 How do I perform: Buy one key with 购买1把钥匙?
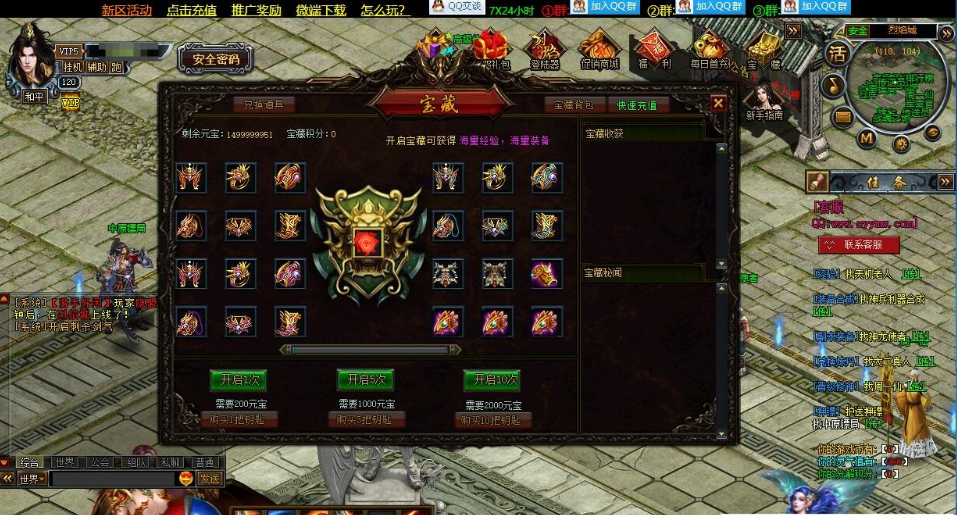point(238,420)
